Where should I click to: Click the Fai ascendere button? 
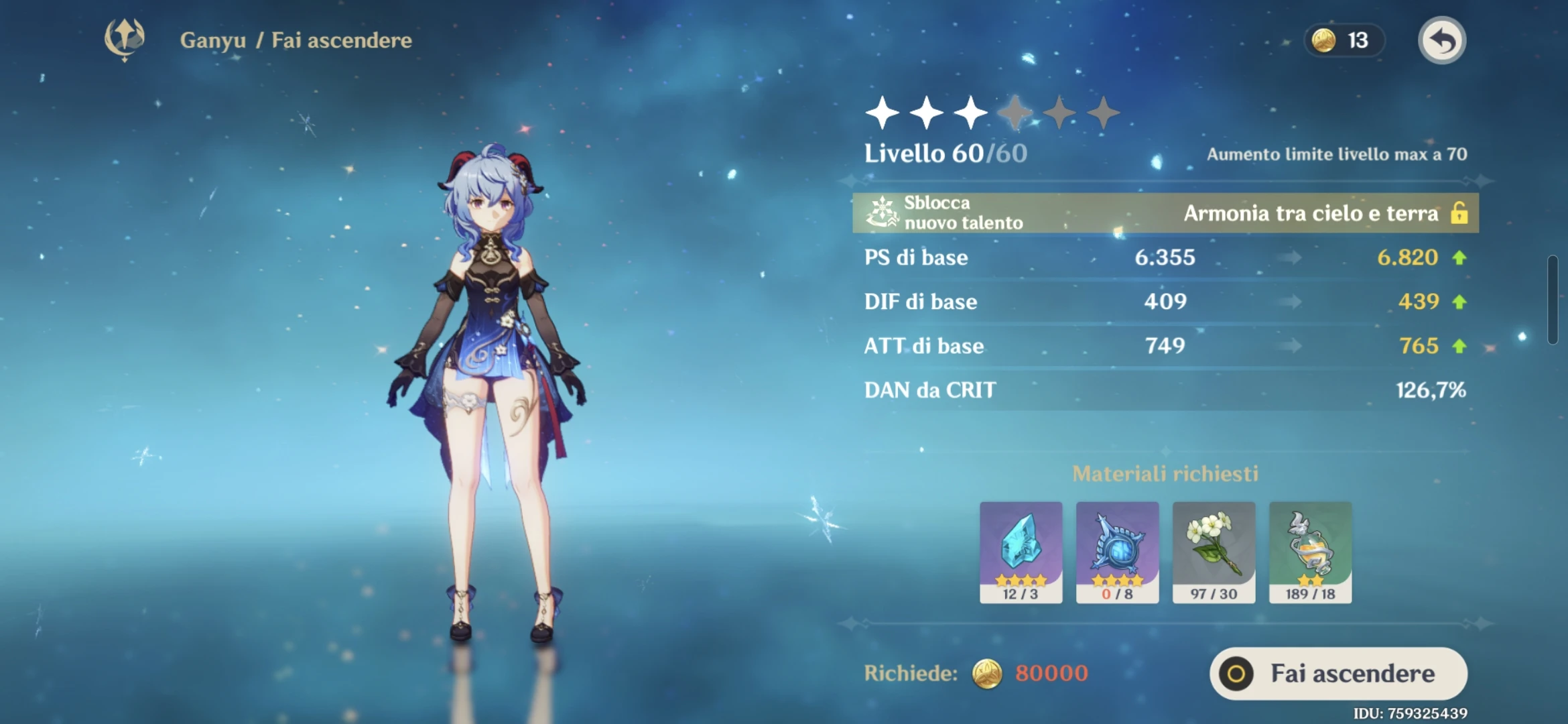pos(1337,673)
